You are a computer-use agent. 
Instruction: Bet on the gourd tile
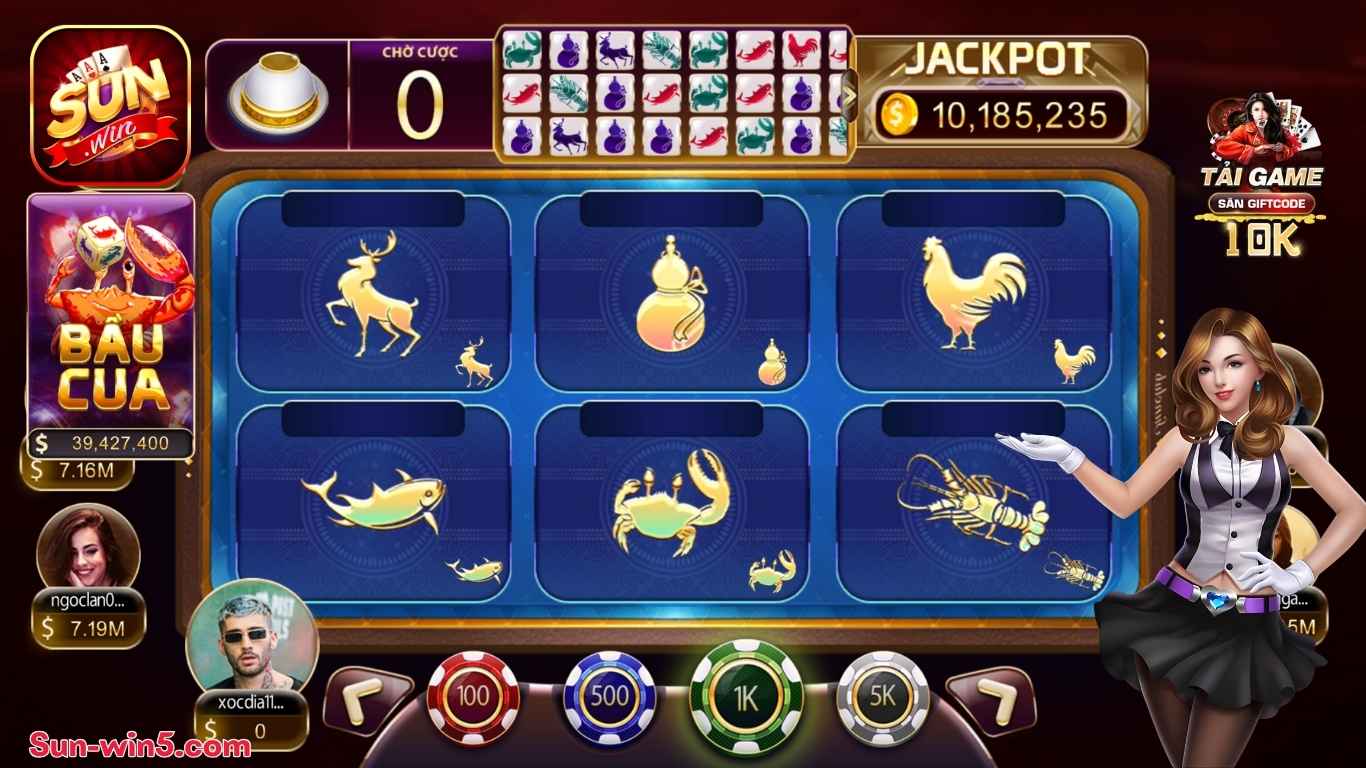(671, 293)
